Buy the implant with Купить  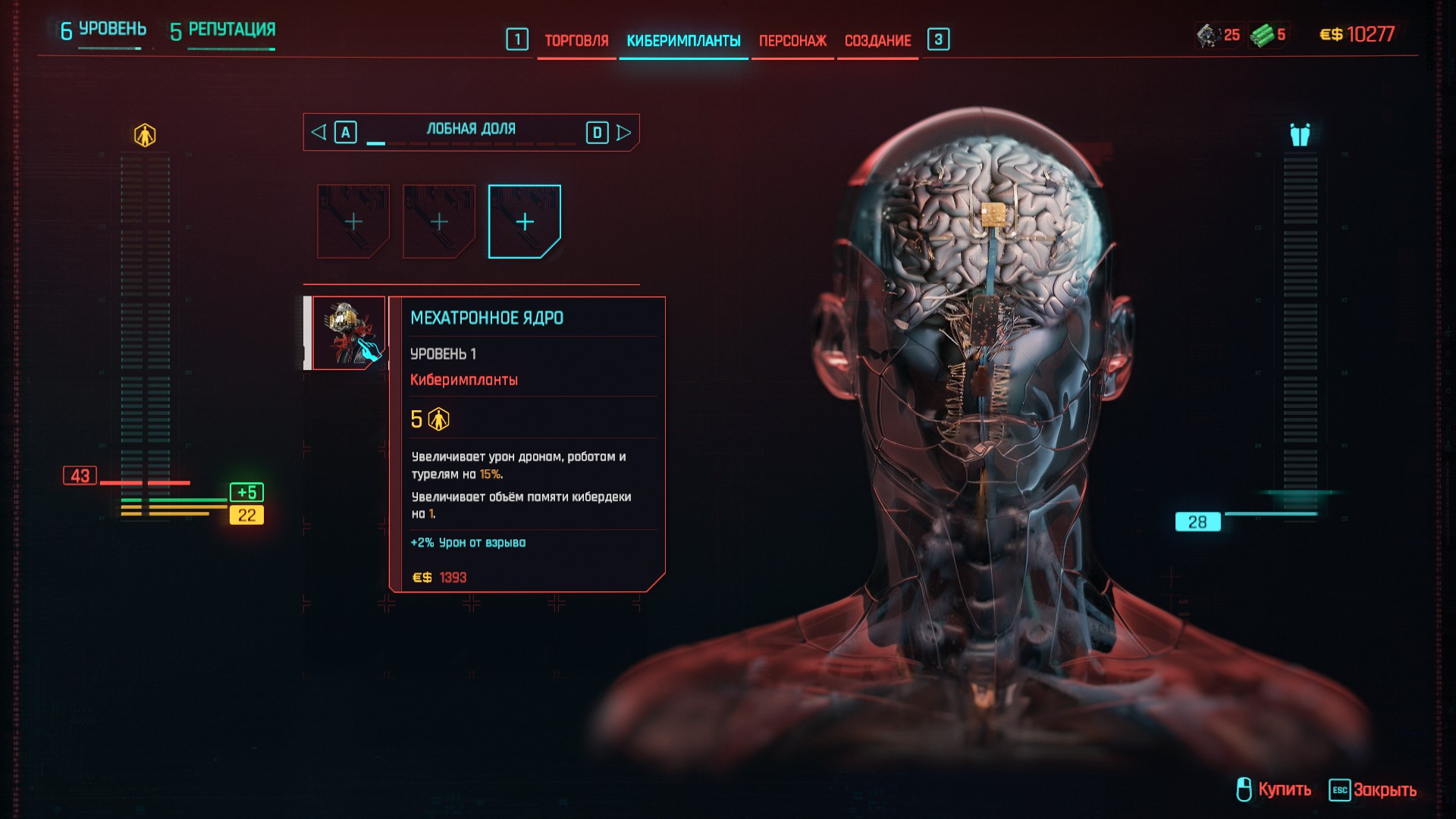(1274, 789)
